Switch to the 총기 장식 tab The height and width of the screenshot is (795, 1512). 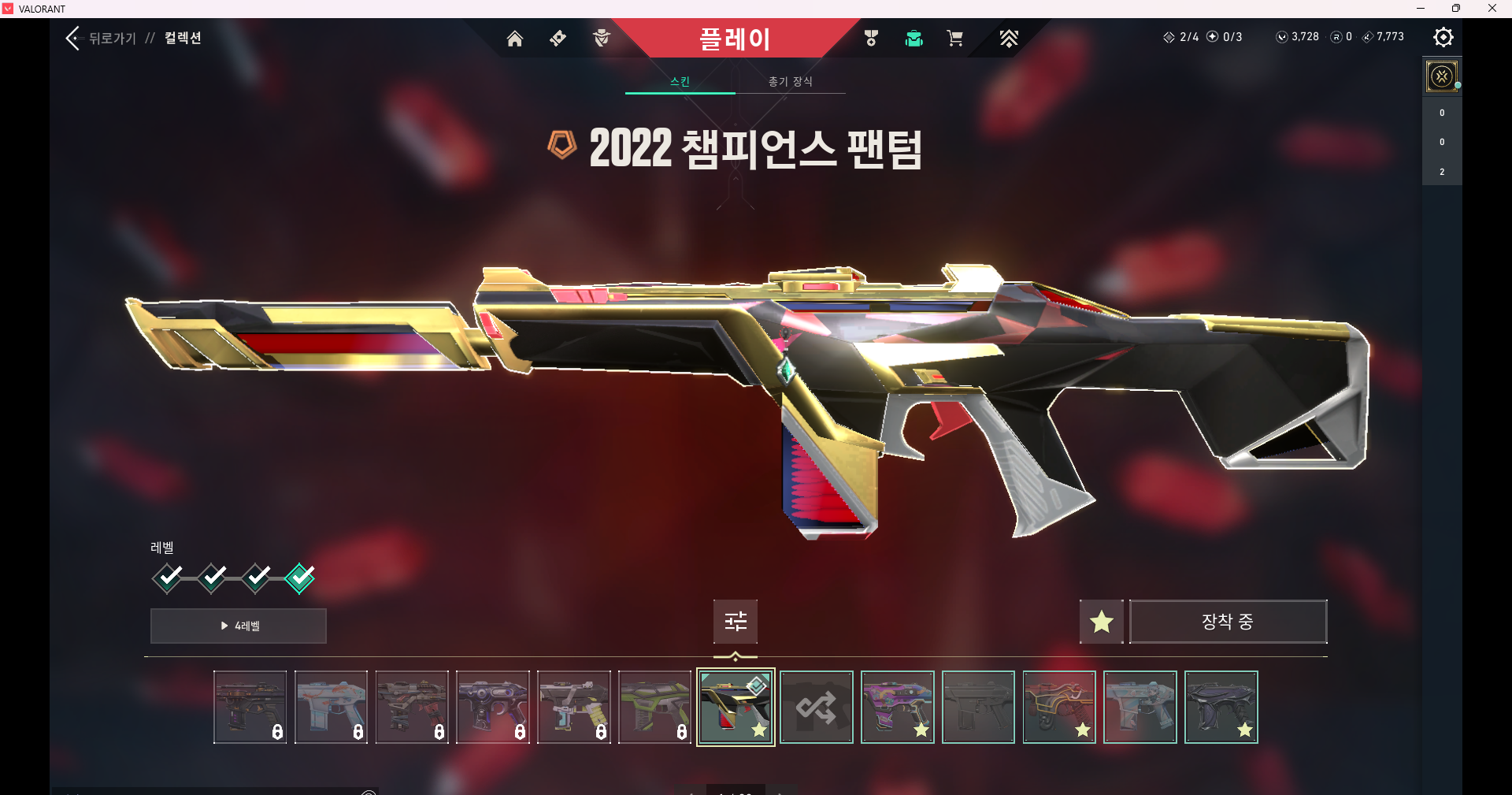790,82
